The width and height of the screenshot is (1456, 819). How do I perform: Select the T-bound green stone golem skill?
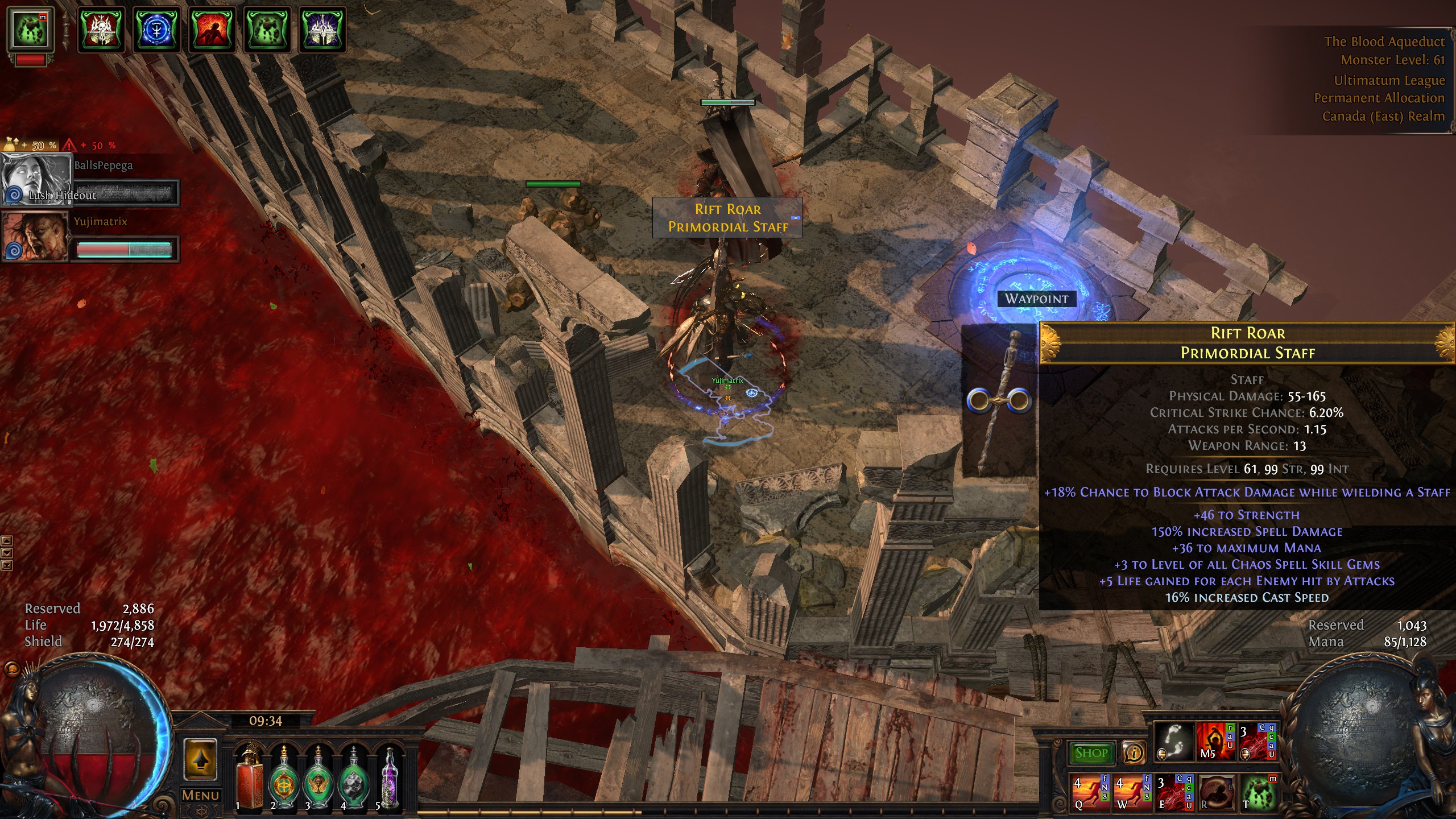coord(1258,792)
